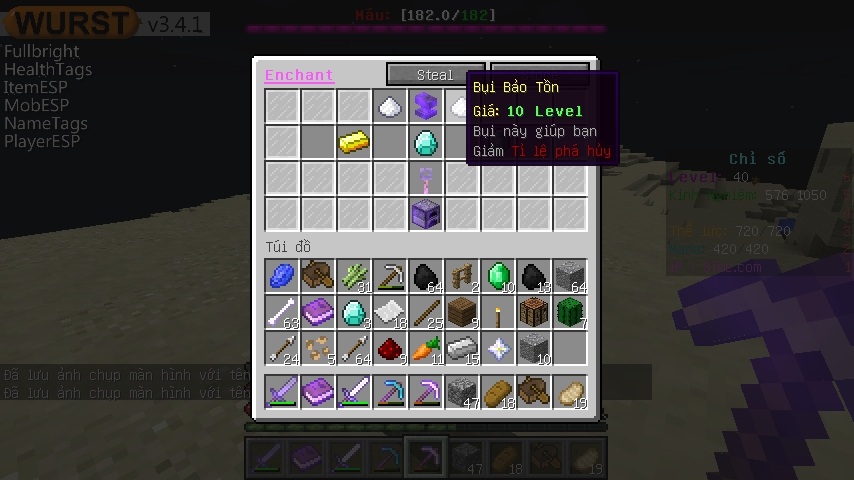This screenshot has height=480, width=854.
Task: Click the purple wand item in the menu
Action: coord(426,178)
